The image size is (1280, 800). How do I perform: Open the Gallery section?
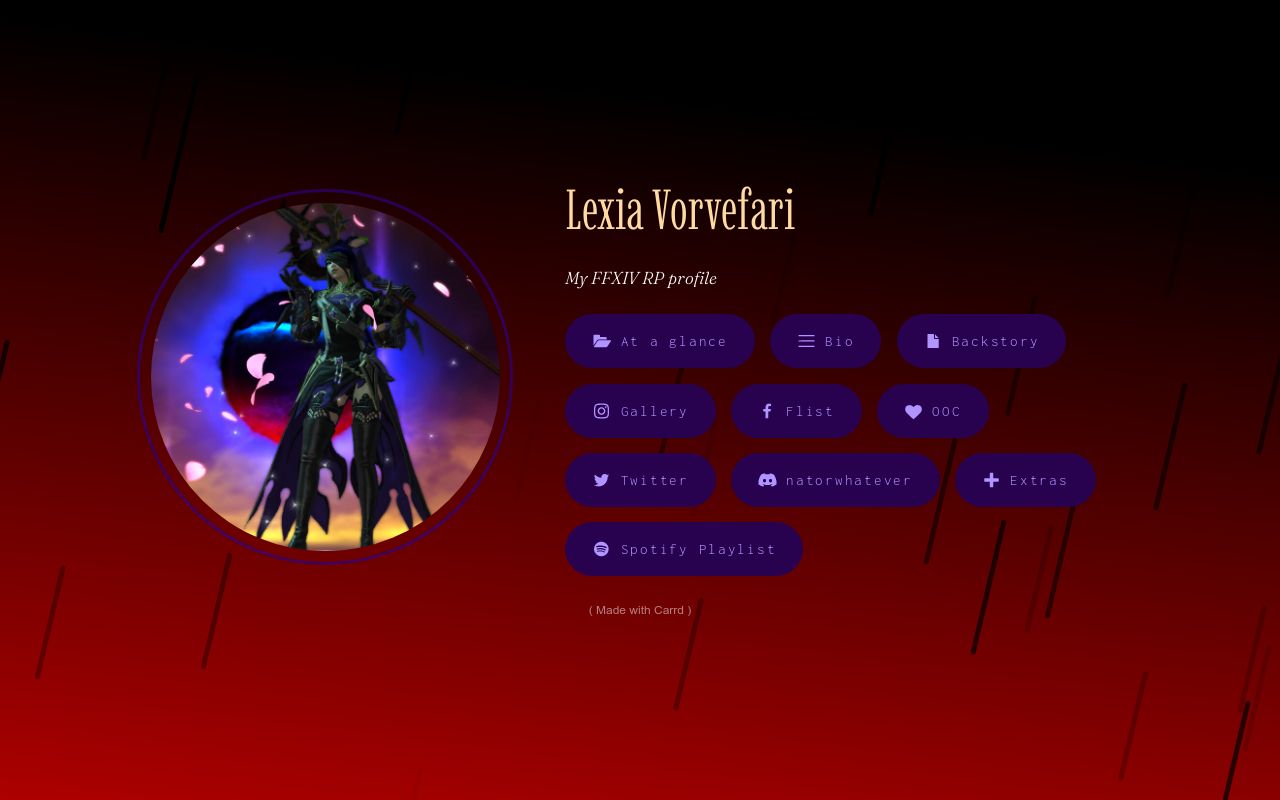640,411
